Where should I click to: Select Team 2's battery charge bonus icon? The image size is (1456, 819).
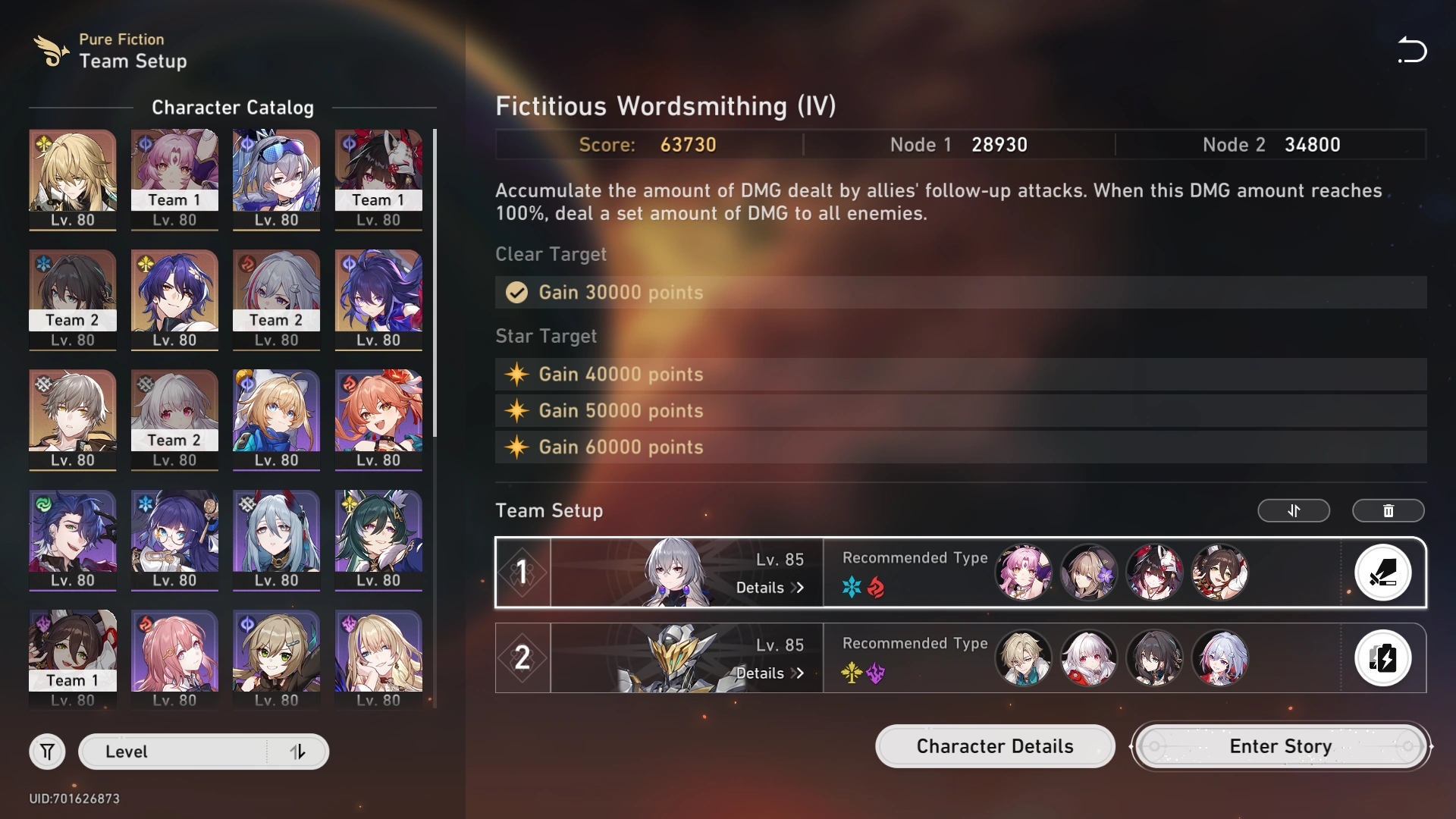[1383, 658]
